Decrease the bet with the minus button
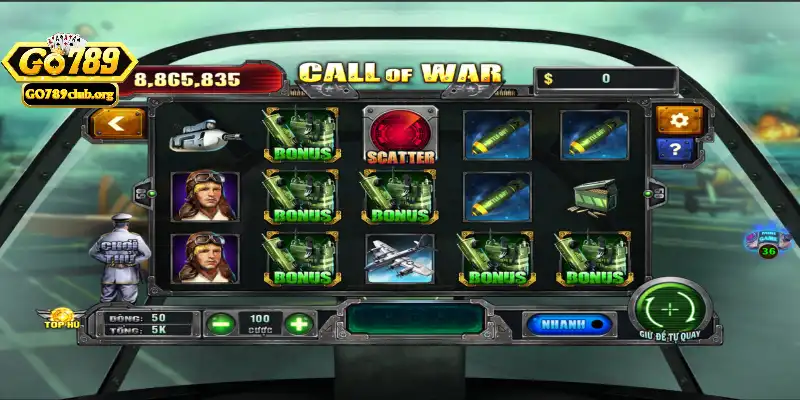800x400 pixels. [x=219, y=323]
